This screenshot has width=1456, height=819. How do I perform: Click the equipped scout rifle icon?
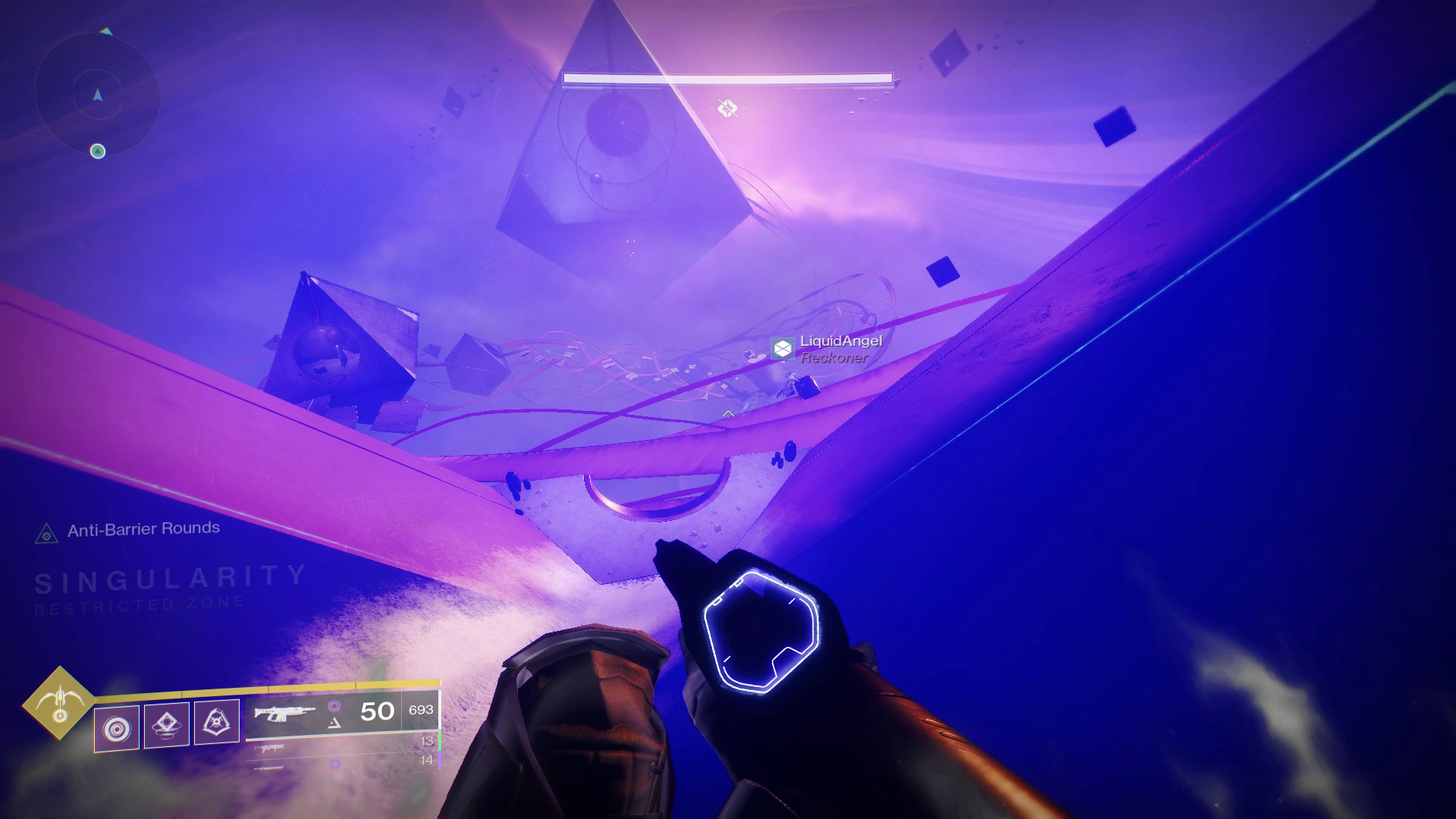pyautogui.click(x=284, y=714)
